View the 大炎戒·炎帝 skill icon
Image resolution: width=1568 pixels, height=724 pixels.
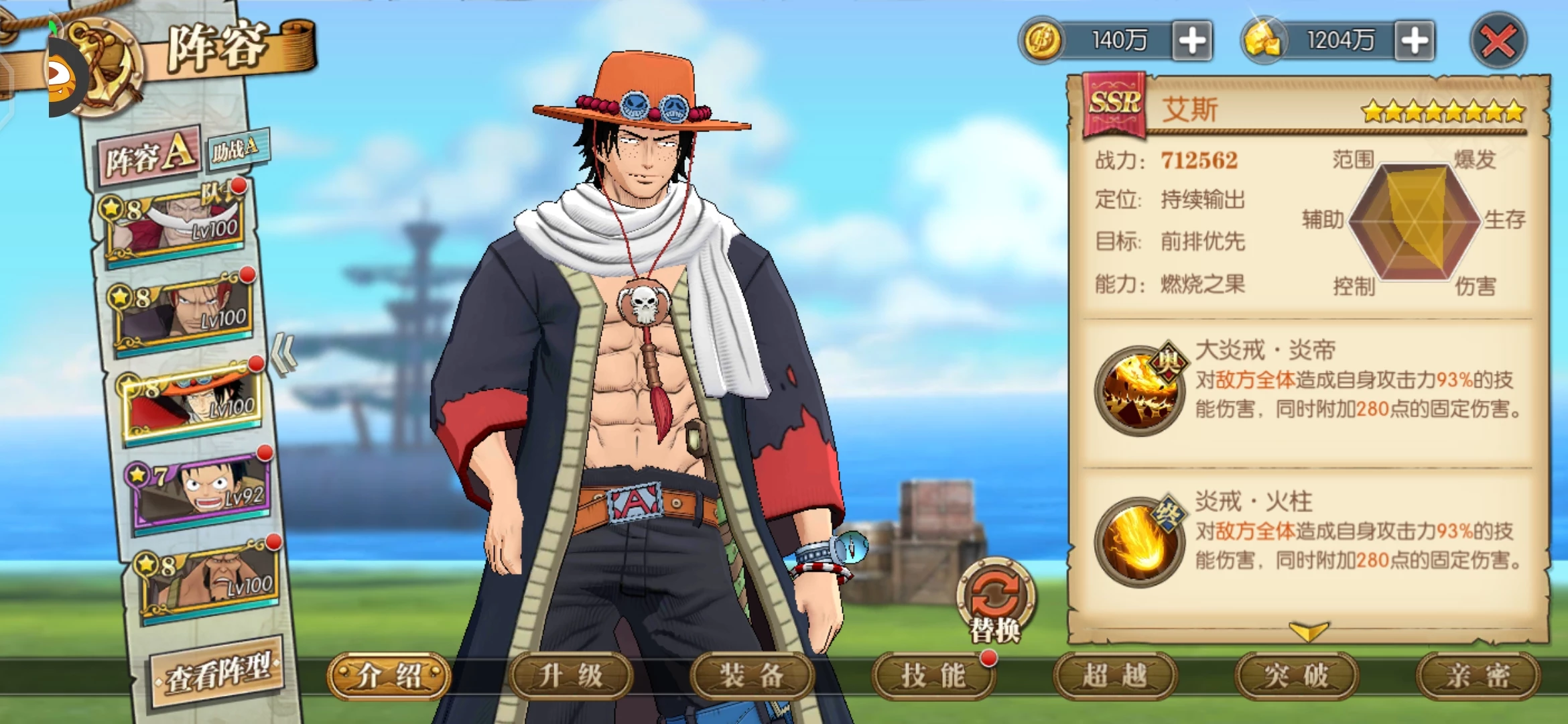(1140, 389)
